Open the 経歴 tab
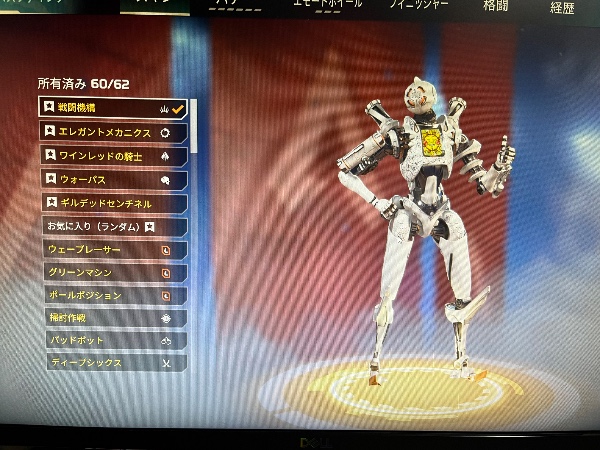The height and width of the screenshot is (450, 600). 563,8
